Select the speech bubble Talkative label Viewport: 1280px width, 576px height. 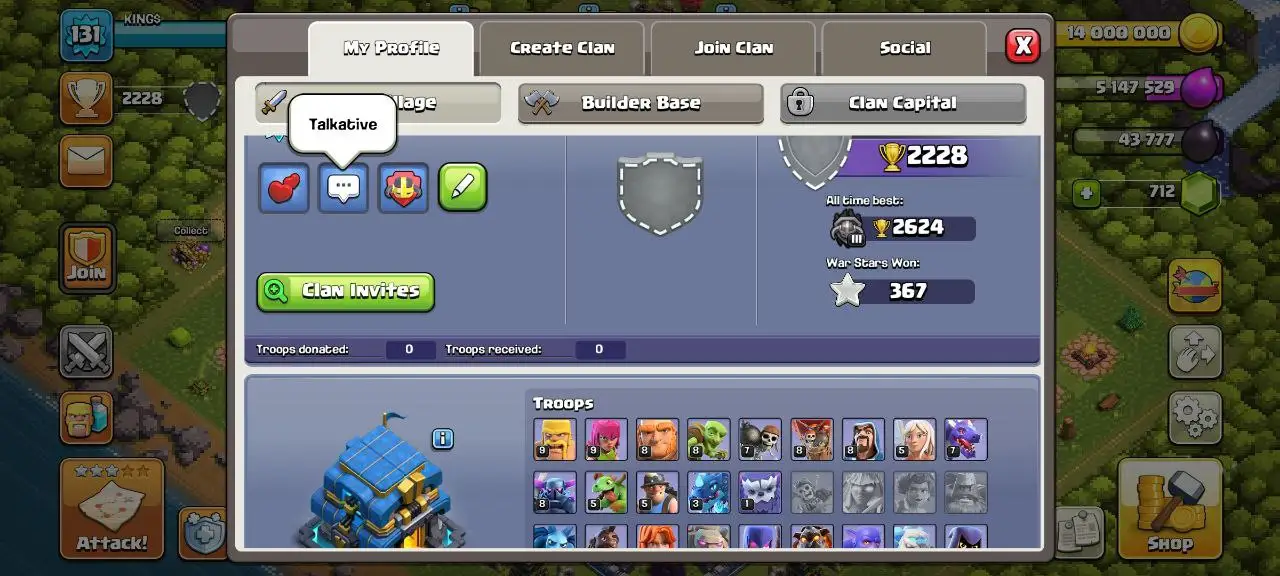344,188
